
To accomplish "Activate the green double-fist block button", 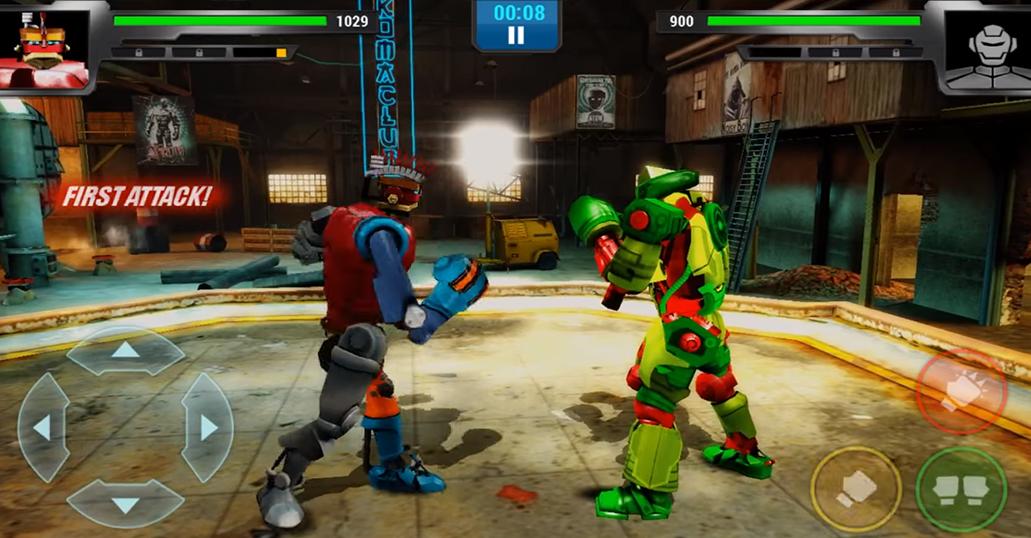I will 961,488.
